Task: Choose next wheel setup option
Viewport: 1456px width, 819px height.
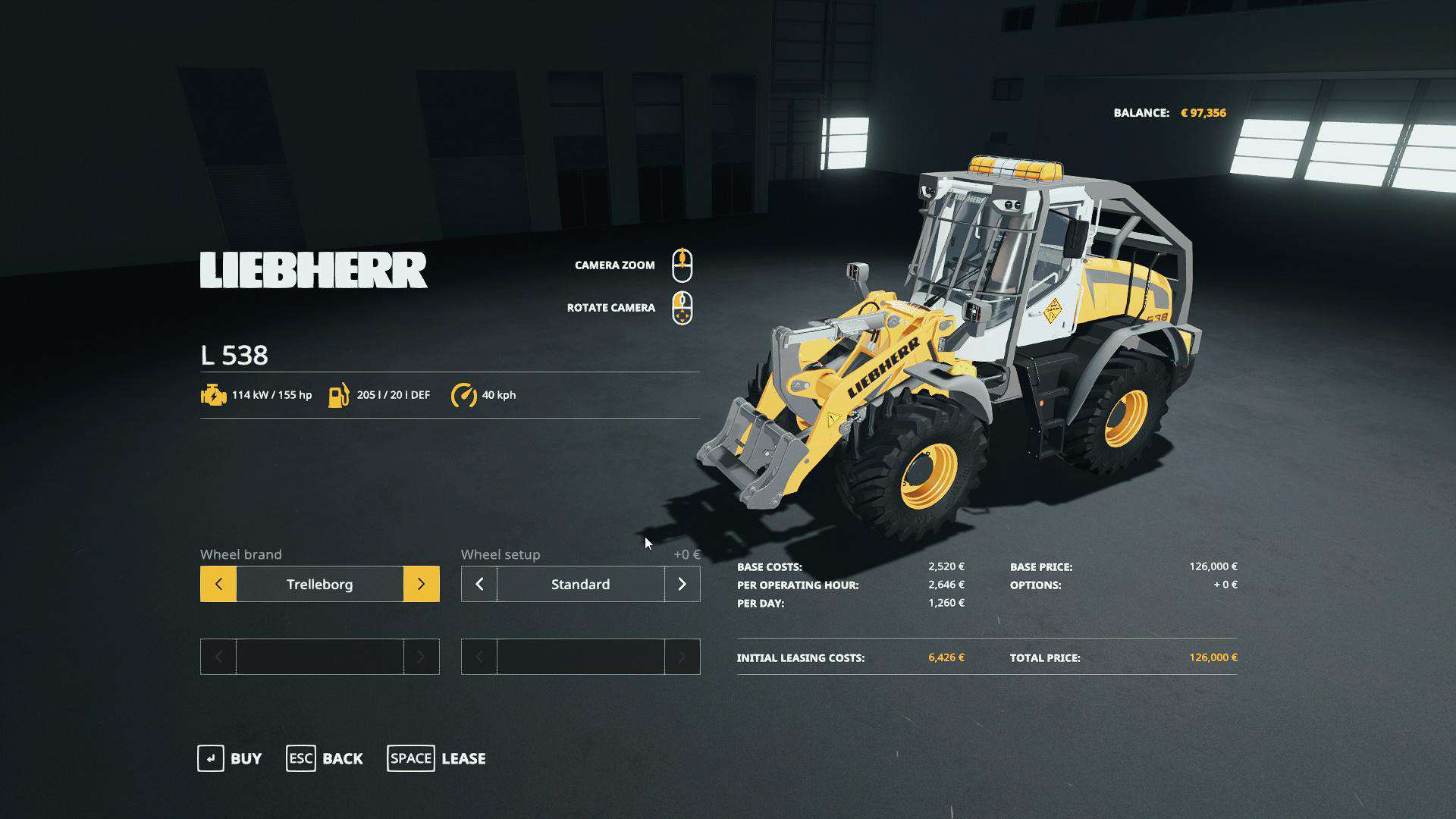Action: tap(682, 584)
